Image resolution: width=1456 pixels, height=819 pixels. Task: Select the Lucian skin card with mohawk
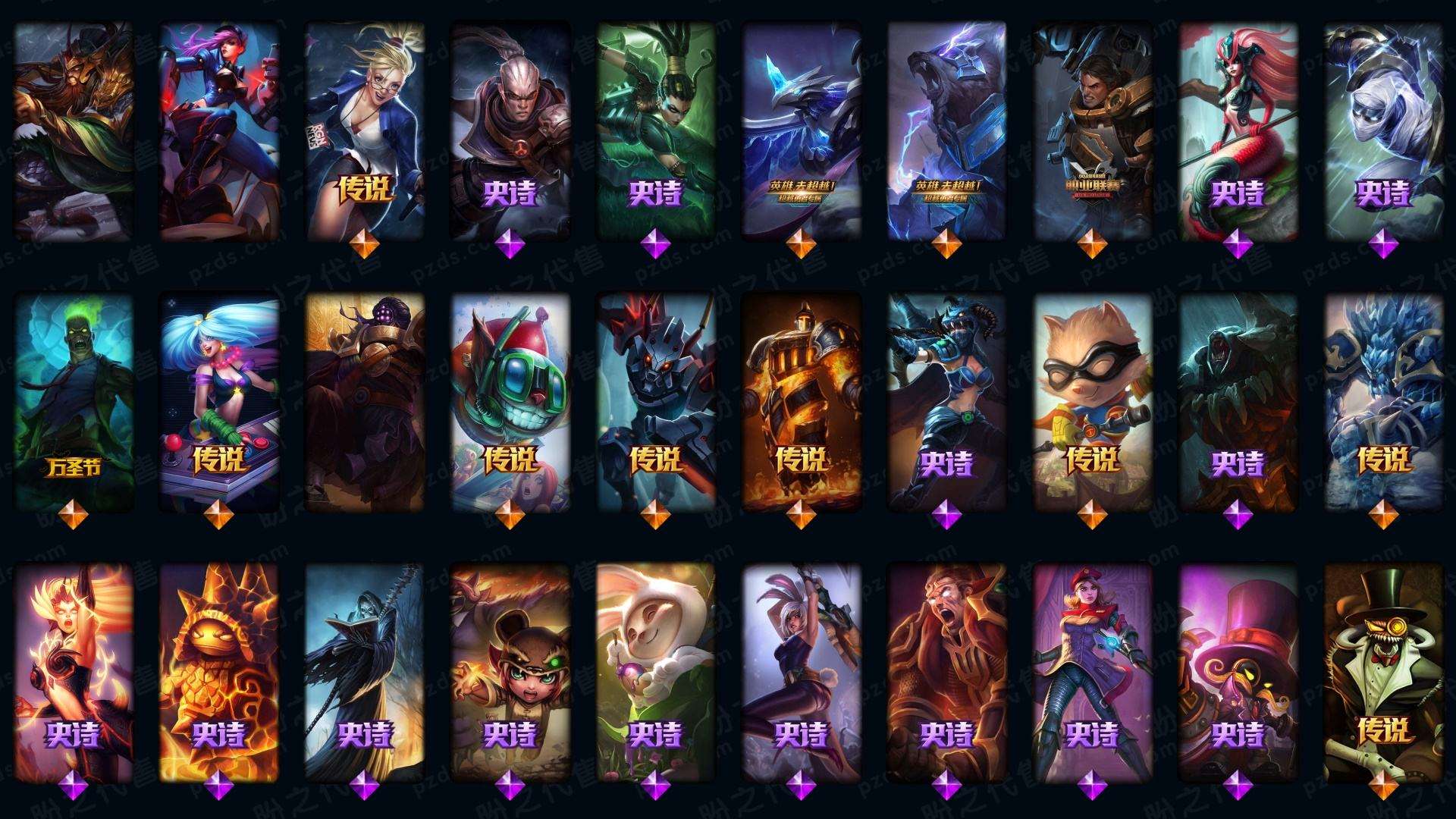pyautogui.click(x=510, y=129)
